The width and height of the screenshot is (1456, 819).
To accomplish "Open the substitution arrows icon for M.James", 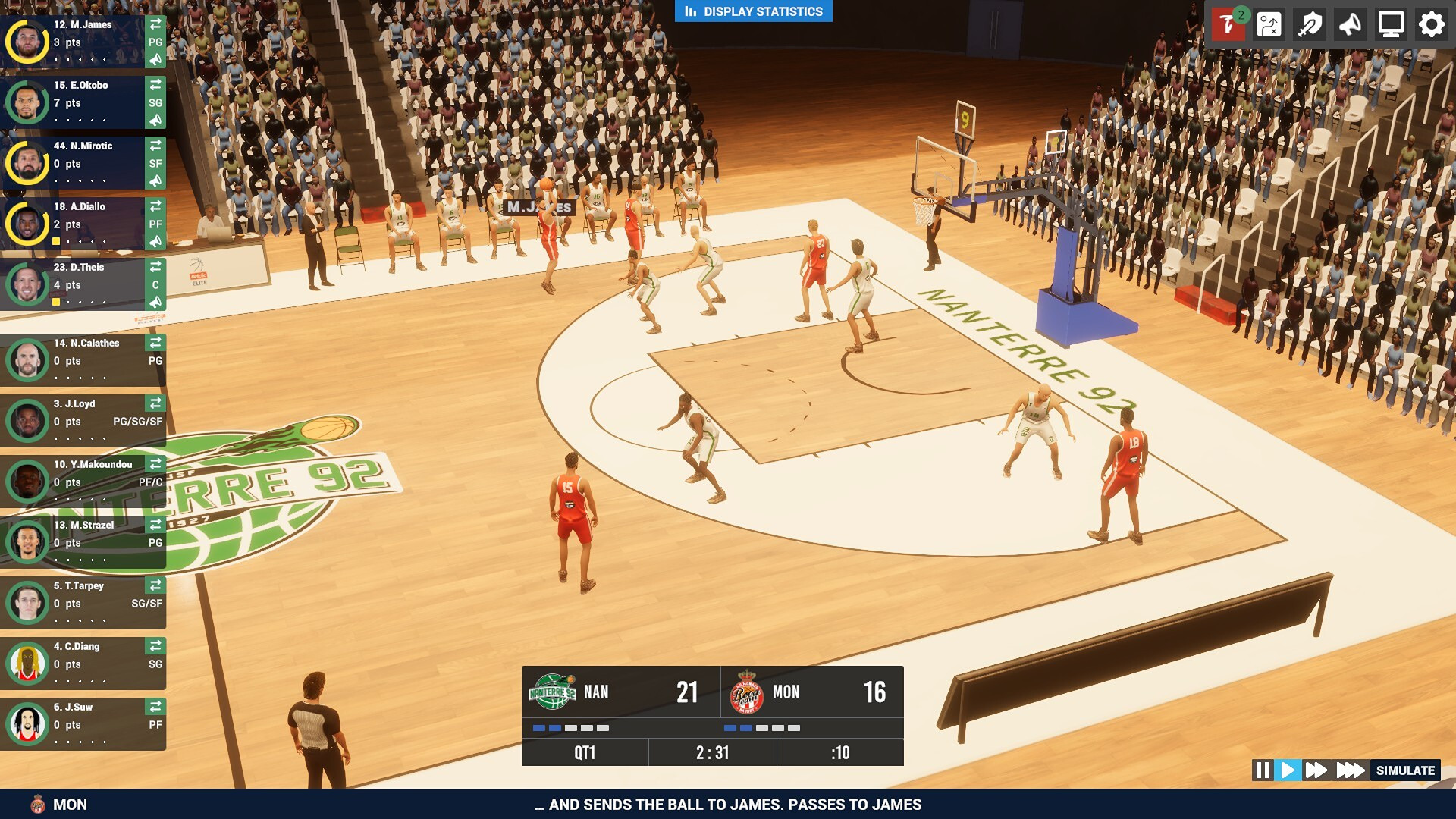I will pyautogui.click(x=156, y=24).
